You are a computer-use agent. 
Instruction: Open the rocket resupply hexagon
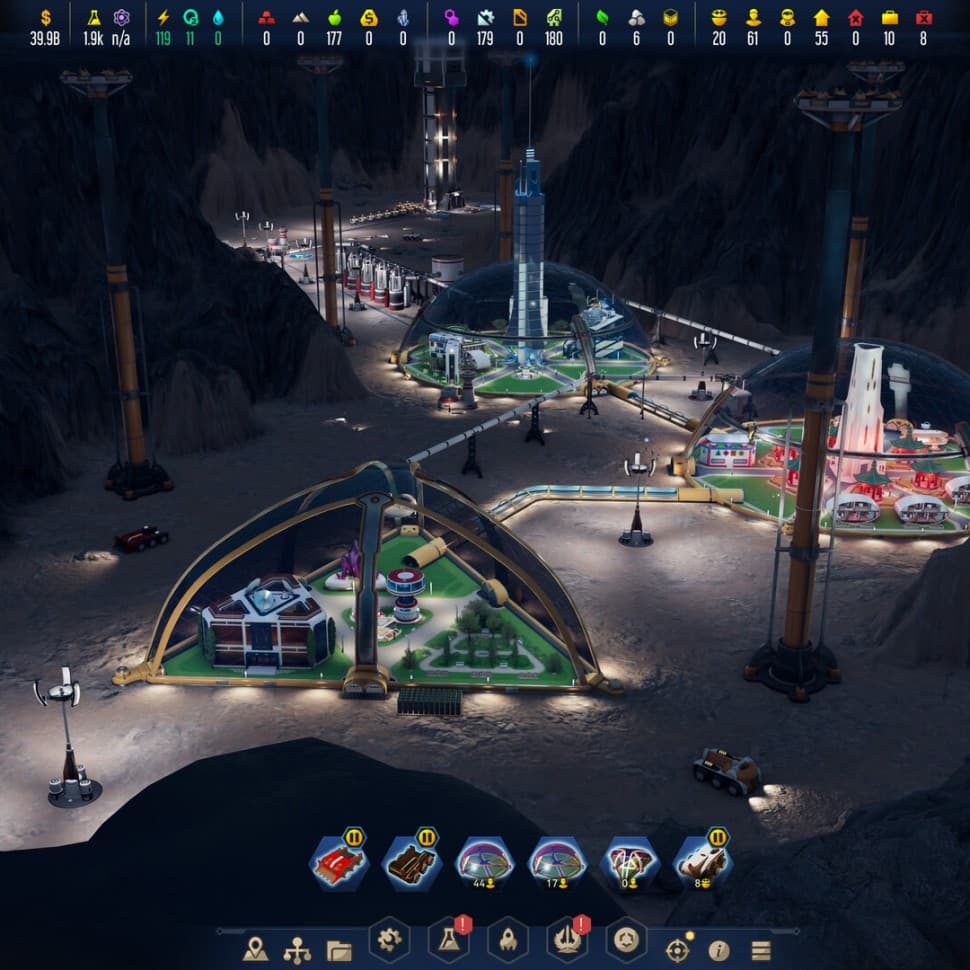pyautogui.click(x=507, y=939)
